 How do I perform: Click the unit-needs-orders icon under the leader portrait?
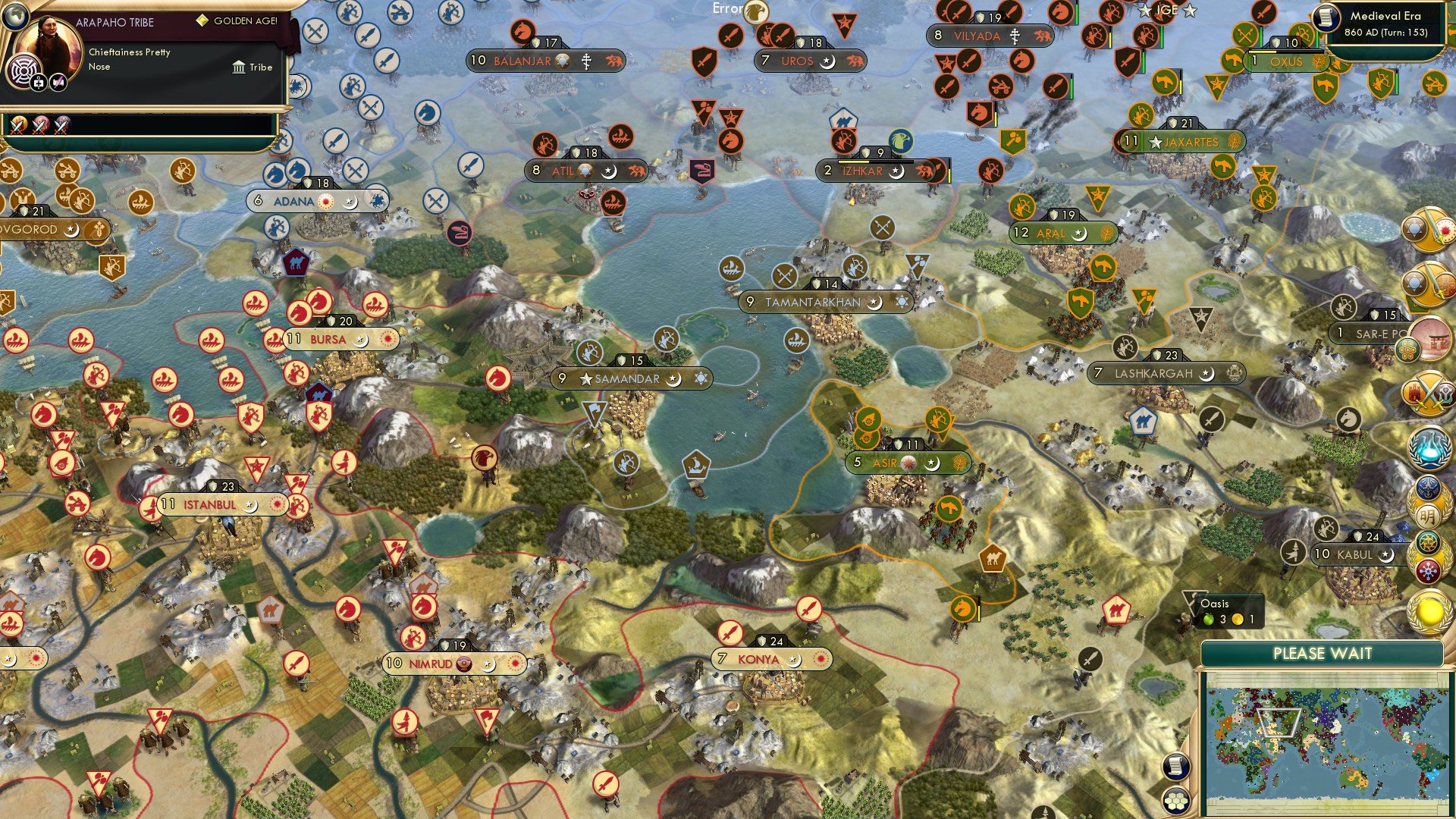(39, 83)
